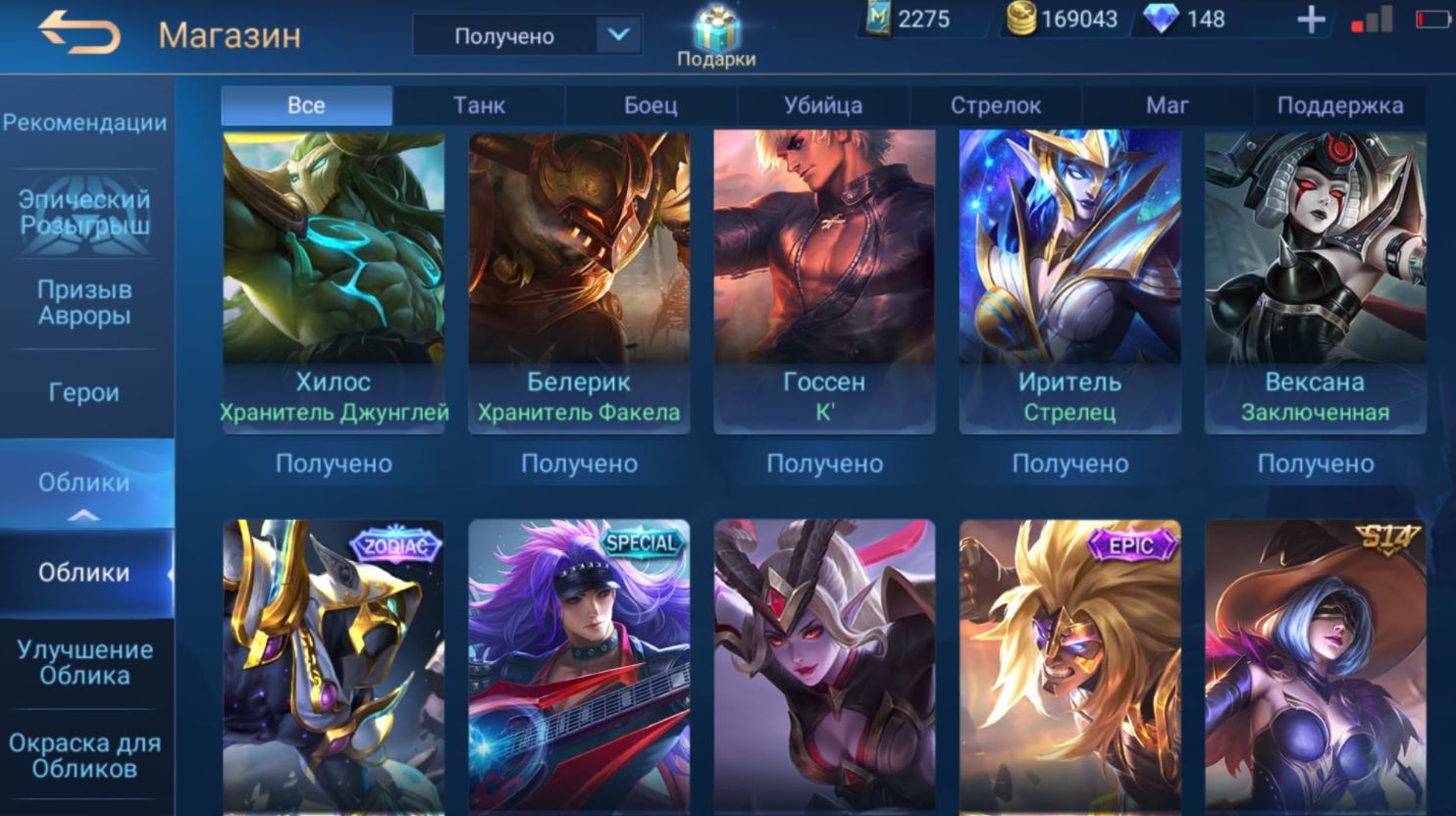Open the Рекомендации shop section

(x=85, y=123)
